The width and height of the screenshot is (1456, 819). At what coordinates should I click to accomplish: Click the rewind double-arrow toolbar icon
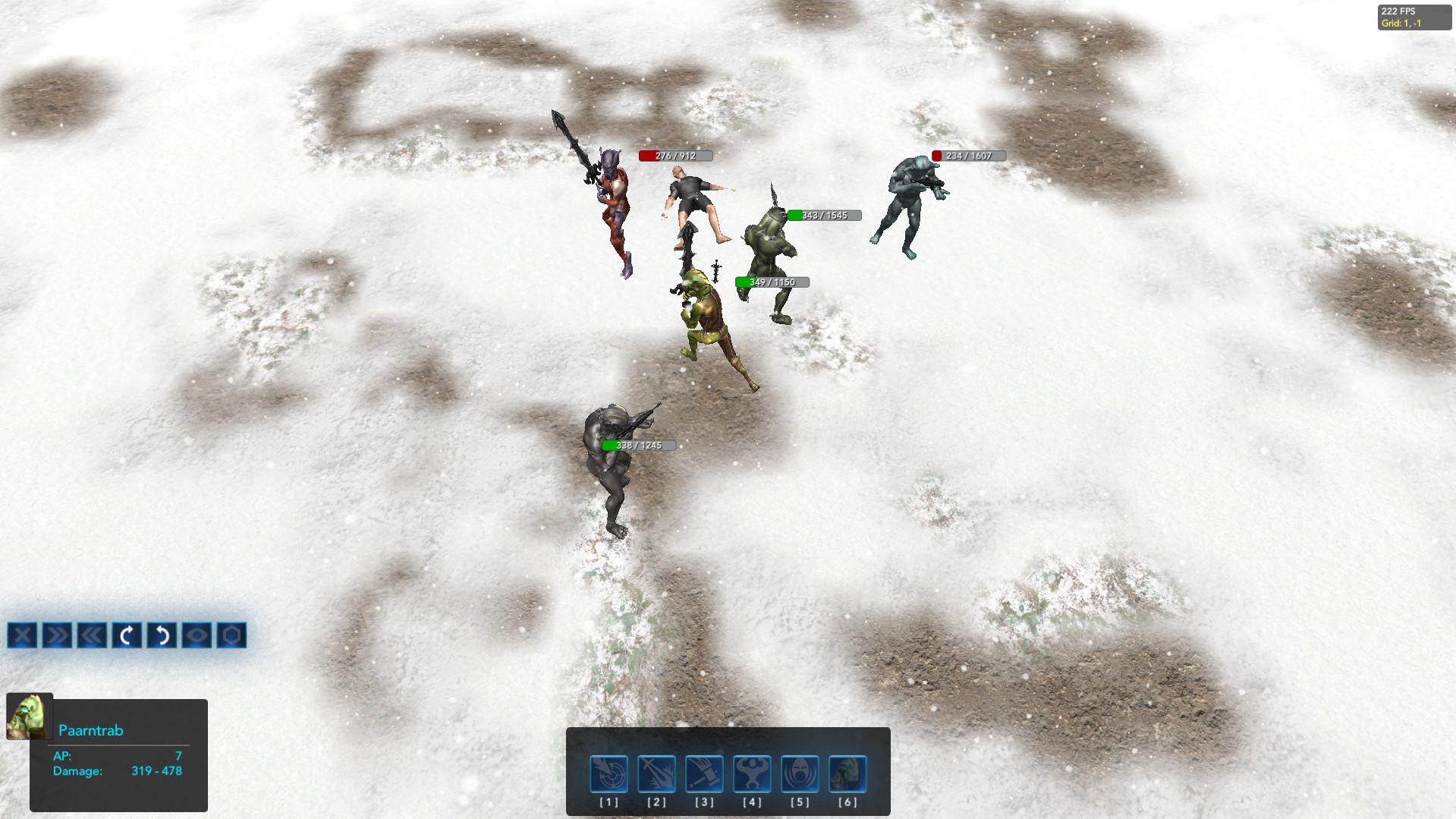tap(57, 636)
